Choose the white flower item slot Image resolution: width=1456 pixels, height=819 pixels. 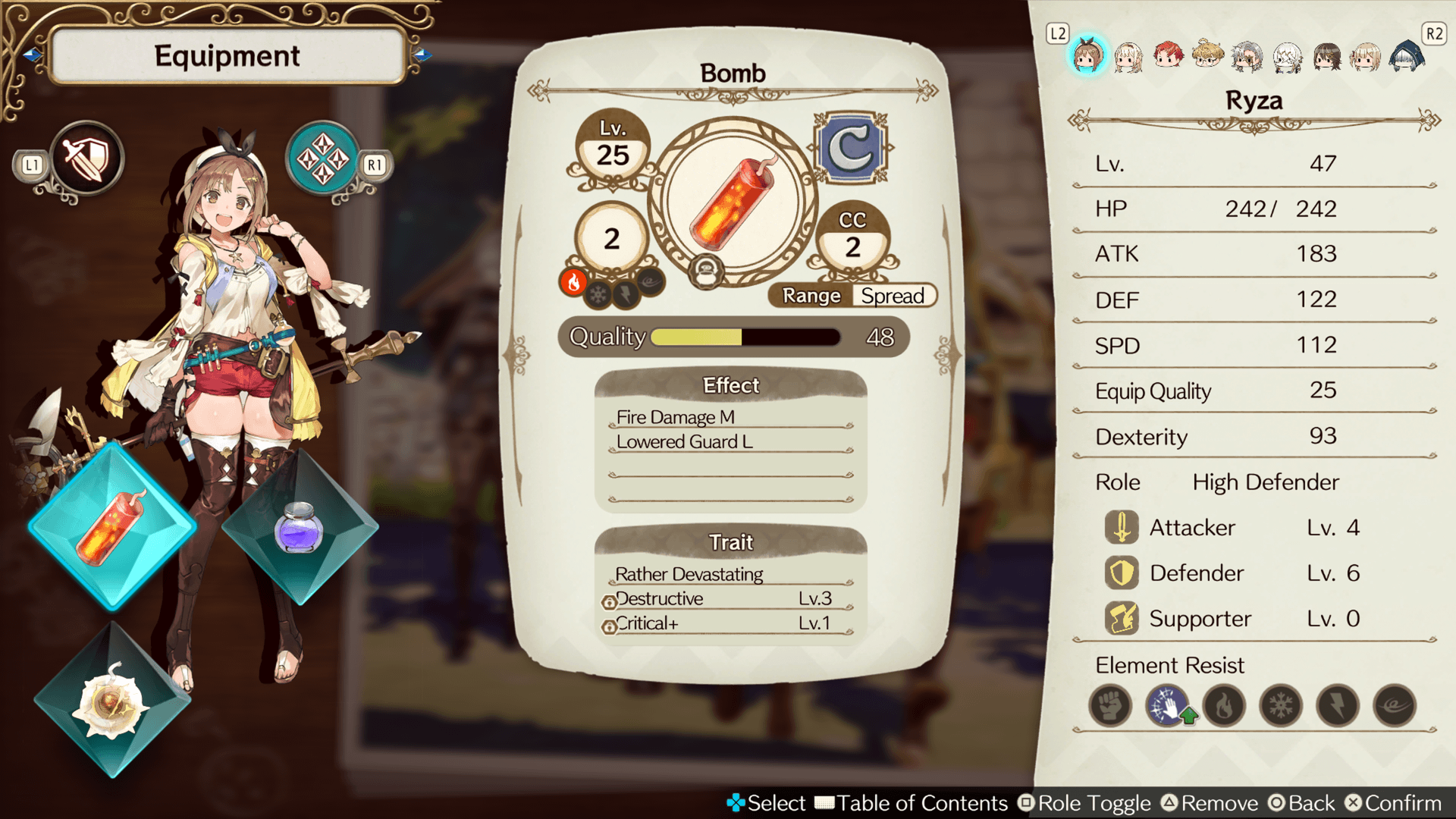[x=112, y=701]
